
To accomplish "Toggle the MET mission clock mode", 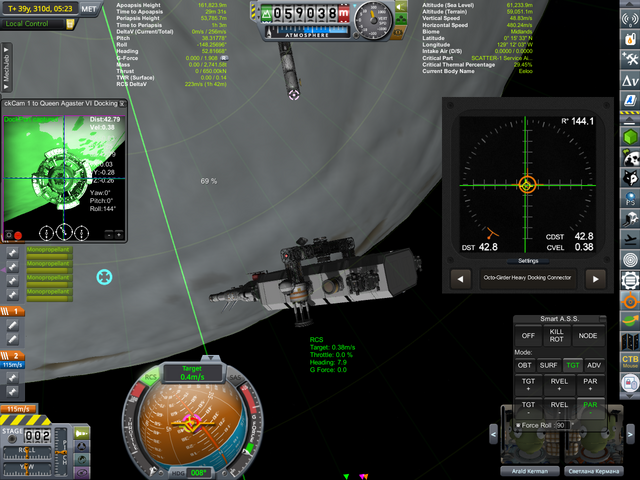I will (89, 8).
